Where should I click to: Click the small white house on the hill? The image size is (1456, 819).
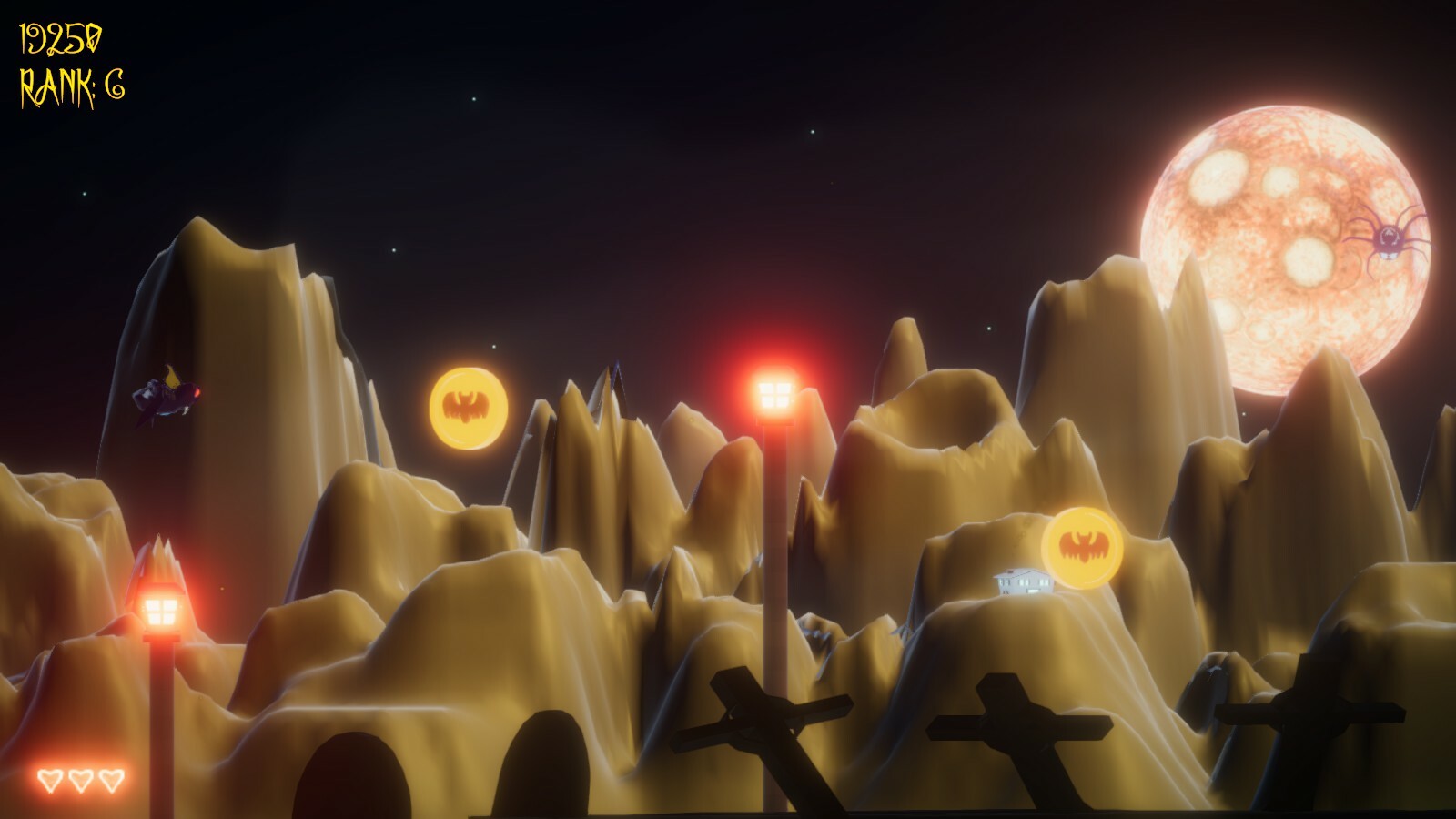[x=1019, y=582]
